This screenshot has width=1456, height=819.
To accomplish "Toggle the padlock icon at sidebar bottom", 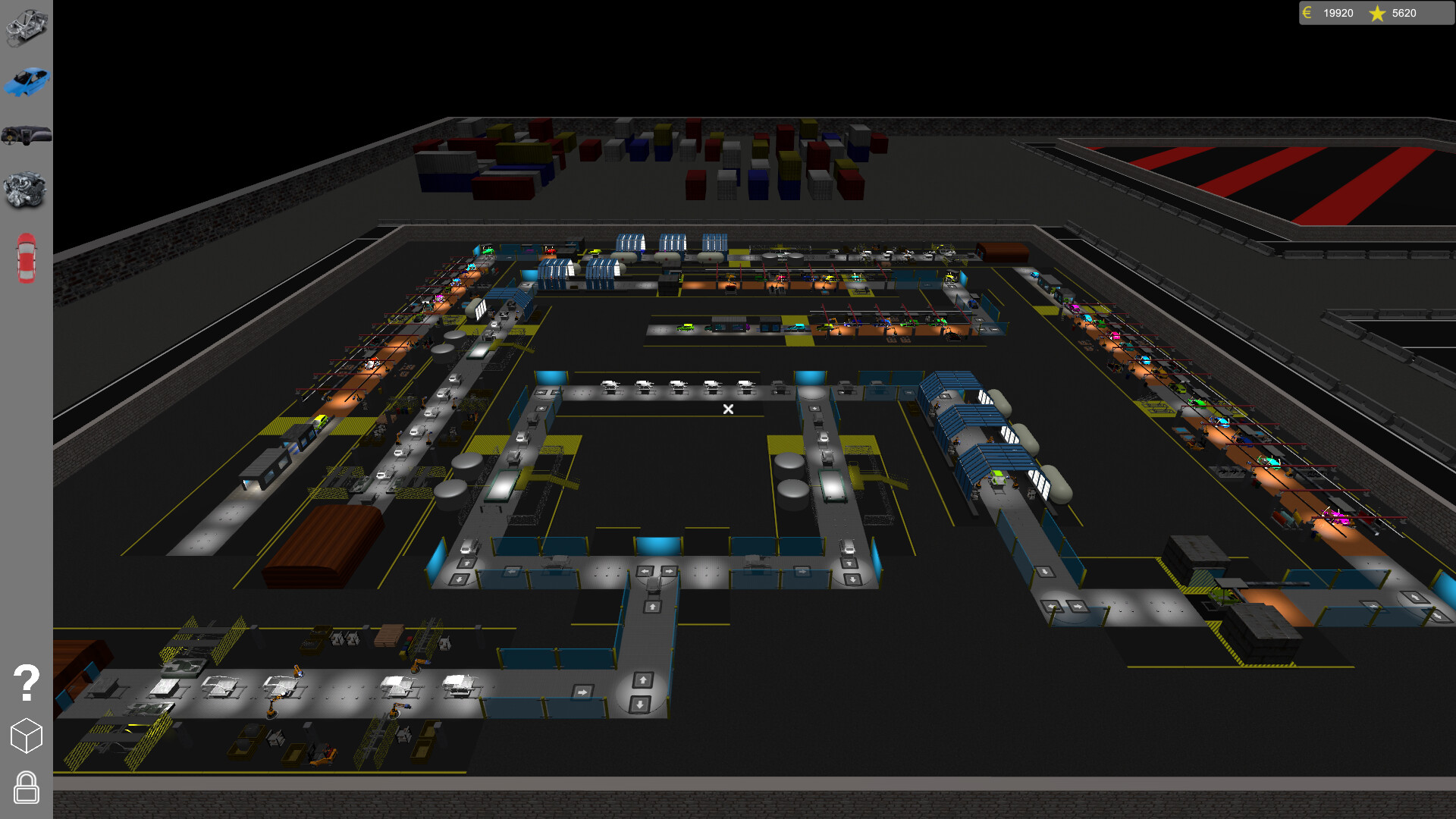I will [27, 789].
